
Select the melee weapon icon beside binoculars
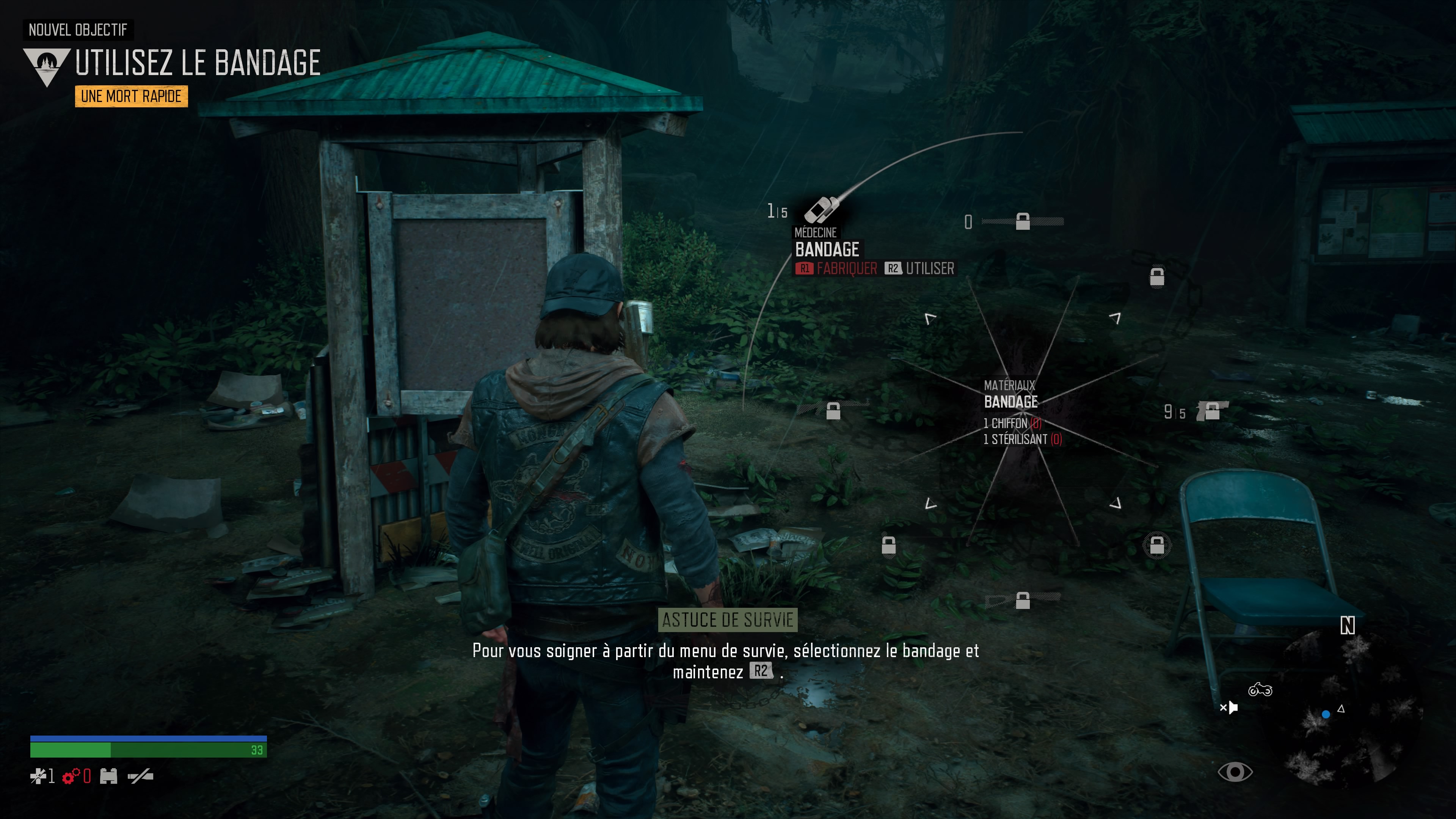pyautogui.click(x=141, y=776)
